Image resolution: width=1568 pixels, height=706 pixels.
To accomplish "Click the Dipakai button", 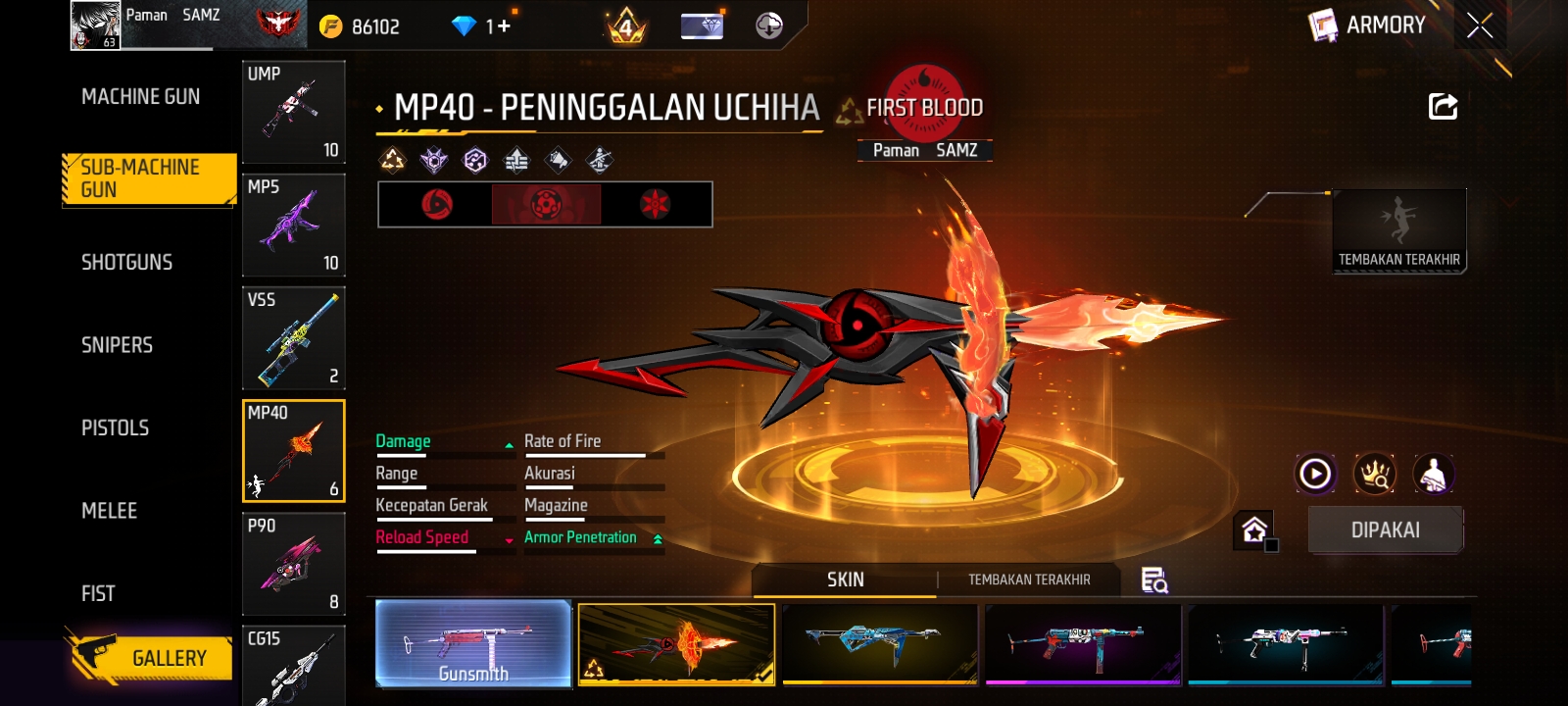I will (1385, 529).
